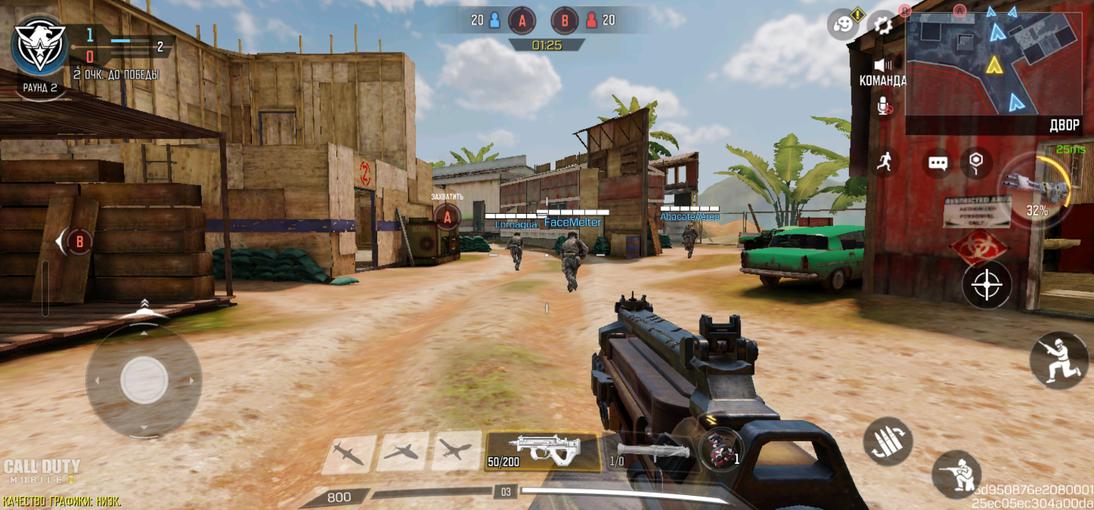The height and width of the screenshot is (510, 1094).
Task: Toggle the КОМАНДА voice speaker
Action: [883, 65]
